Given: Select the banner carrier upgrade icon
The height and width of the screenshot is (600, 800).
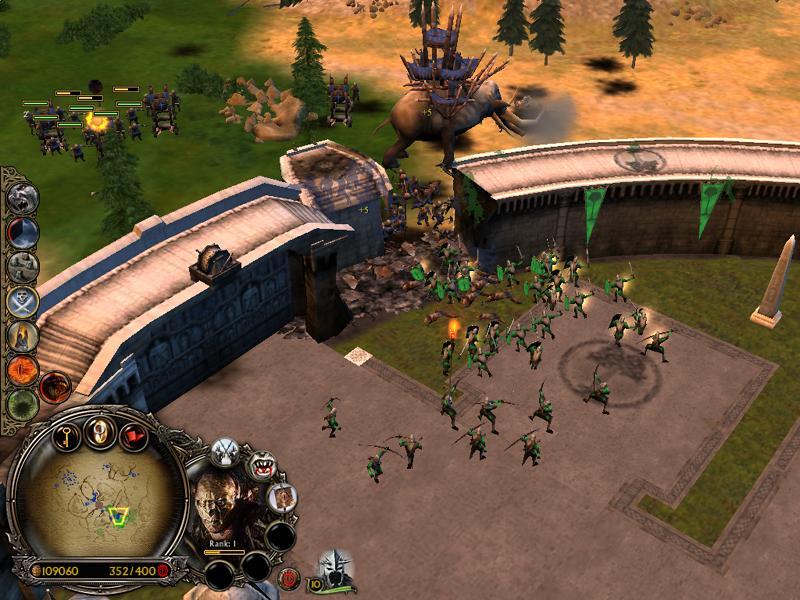Looking at the screenshot, I should (282, 496).
